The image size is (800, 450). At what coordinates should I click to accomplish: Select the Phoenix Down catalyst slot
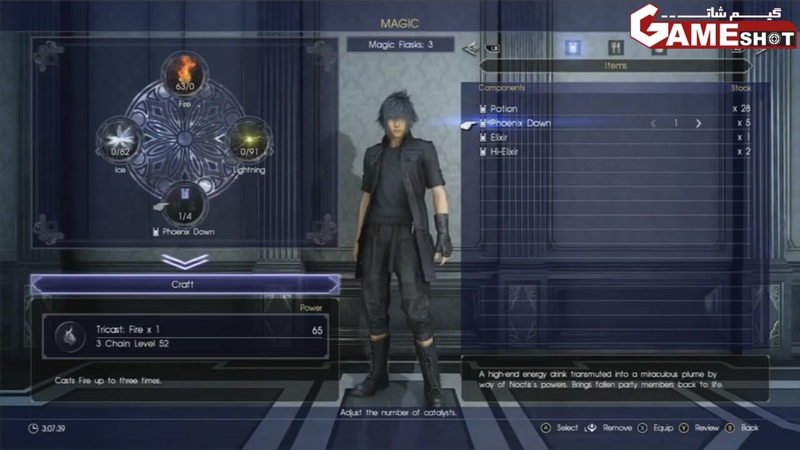[184, 203]
